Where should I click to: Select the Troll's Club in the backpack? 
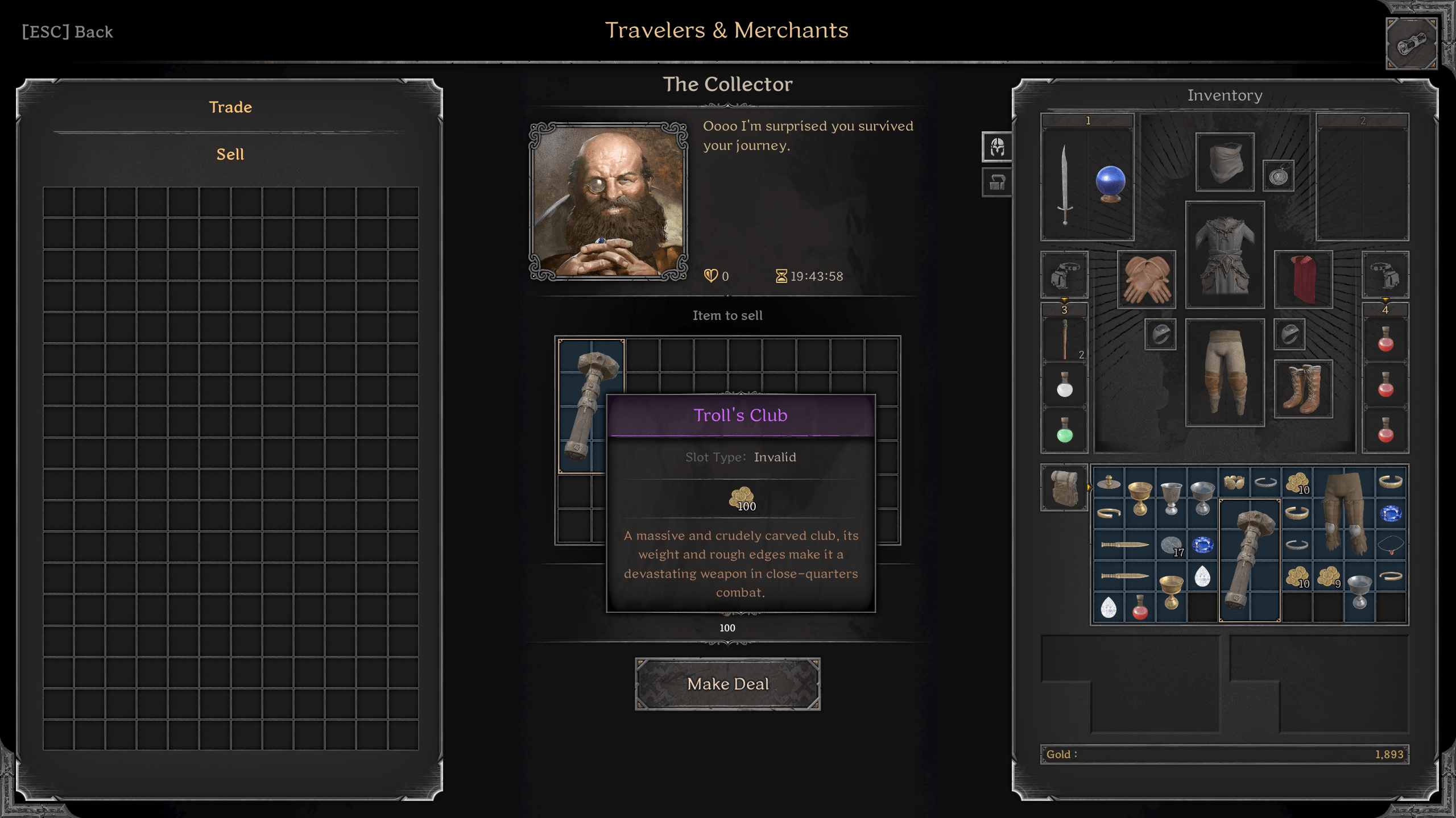click(x=1249, y=560)
